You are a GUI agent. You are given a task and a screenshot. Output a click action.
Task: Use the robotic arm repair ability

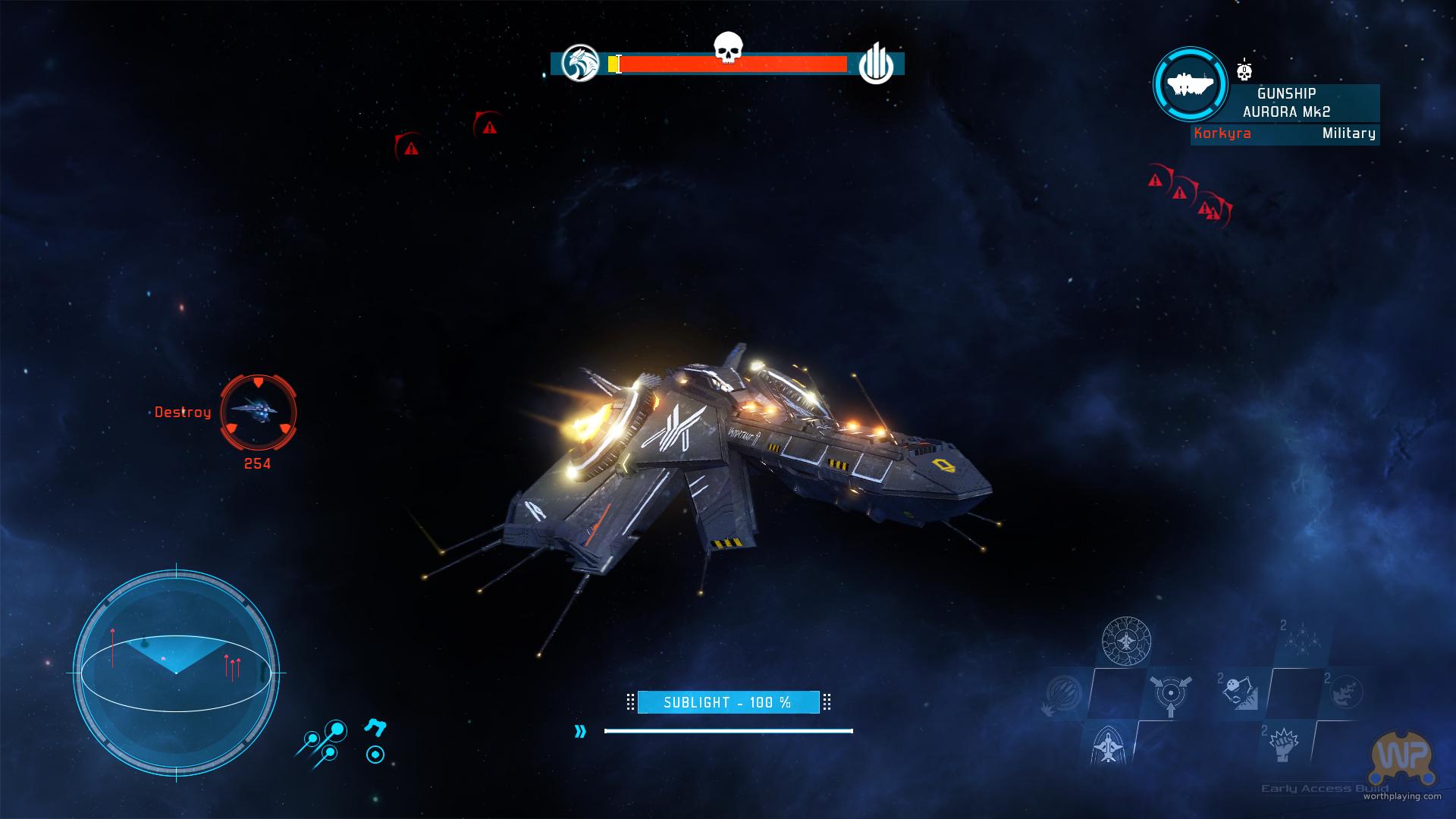(1241, 692)
